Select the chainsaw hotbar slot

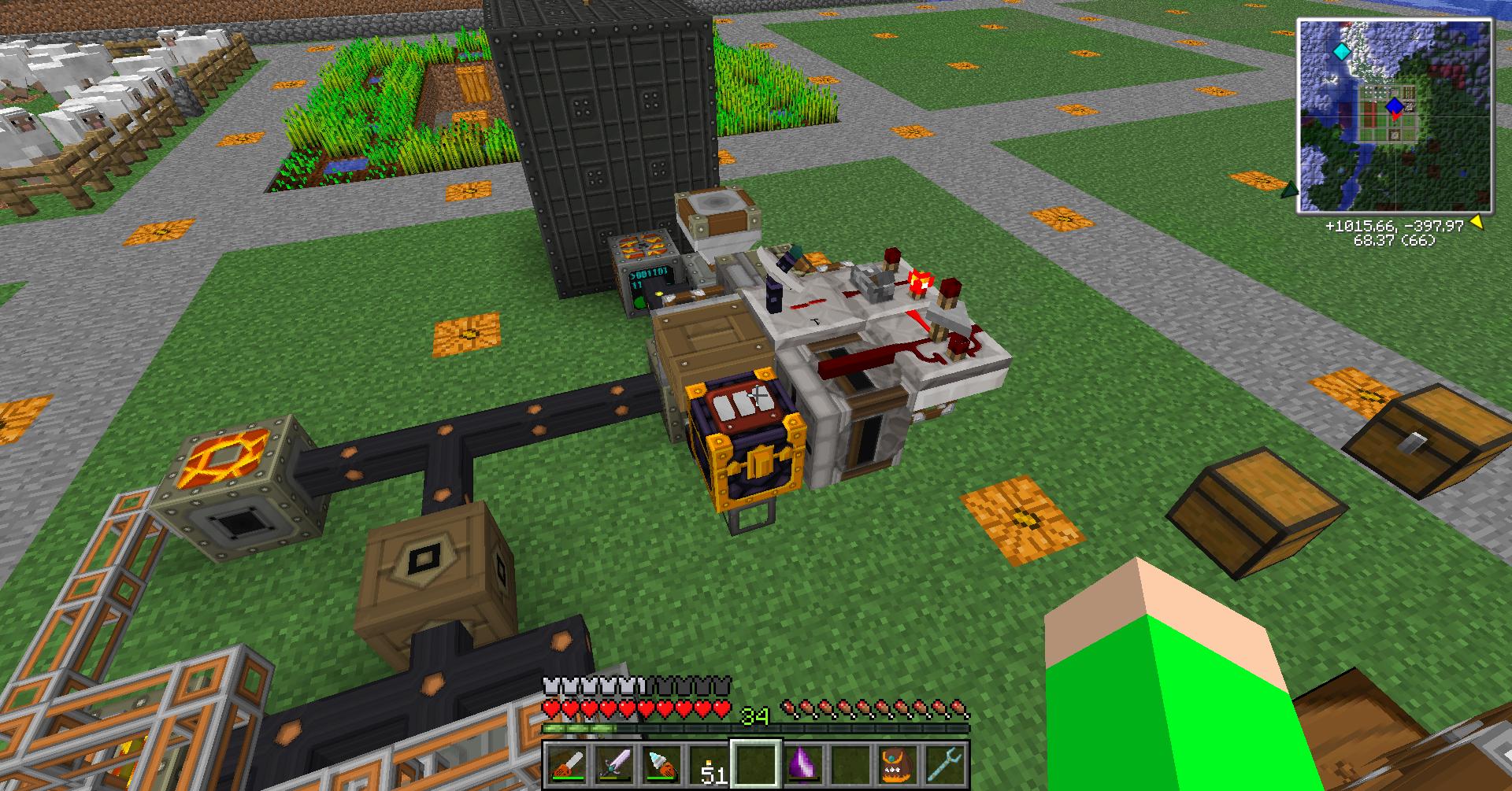click(x=567, y=764)
